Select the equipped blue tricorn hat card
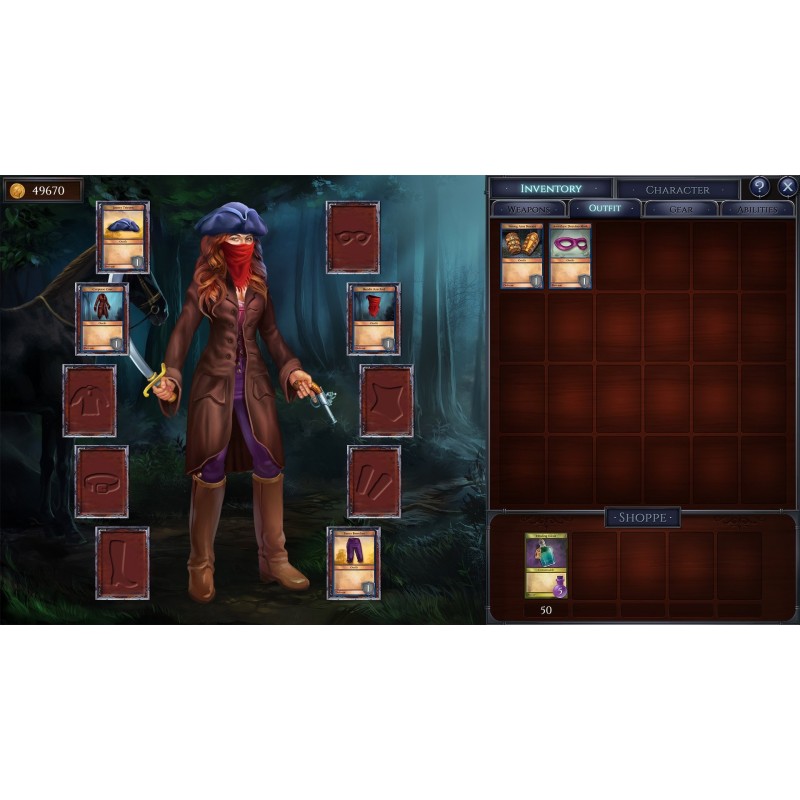The width and height of the screenshot is (800, 800). [x=123, y=237]
